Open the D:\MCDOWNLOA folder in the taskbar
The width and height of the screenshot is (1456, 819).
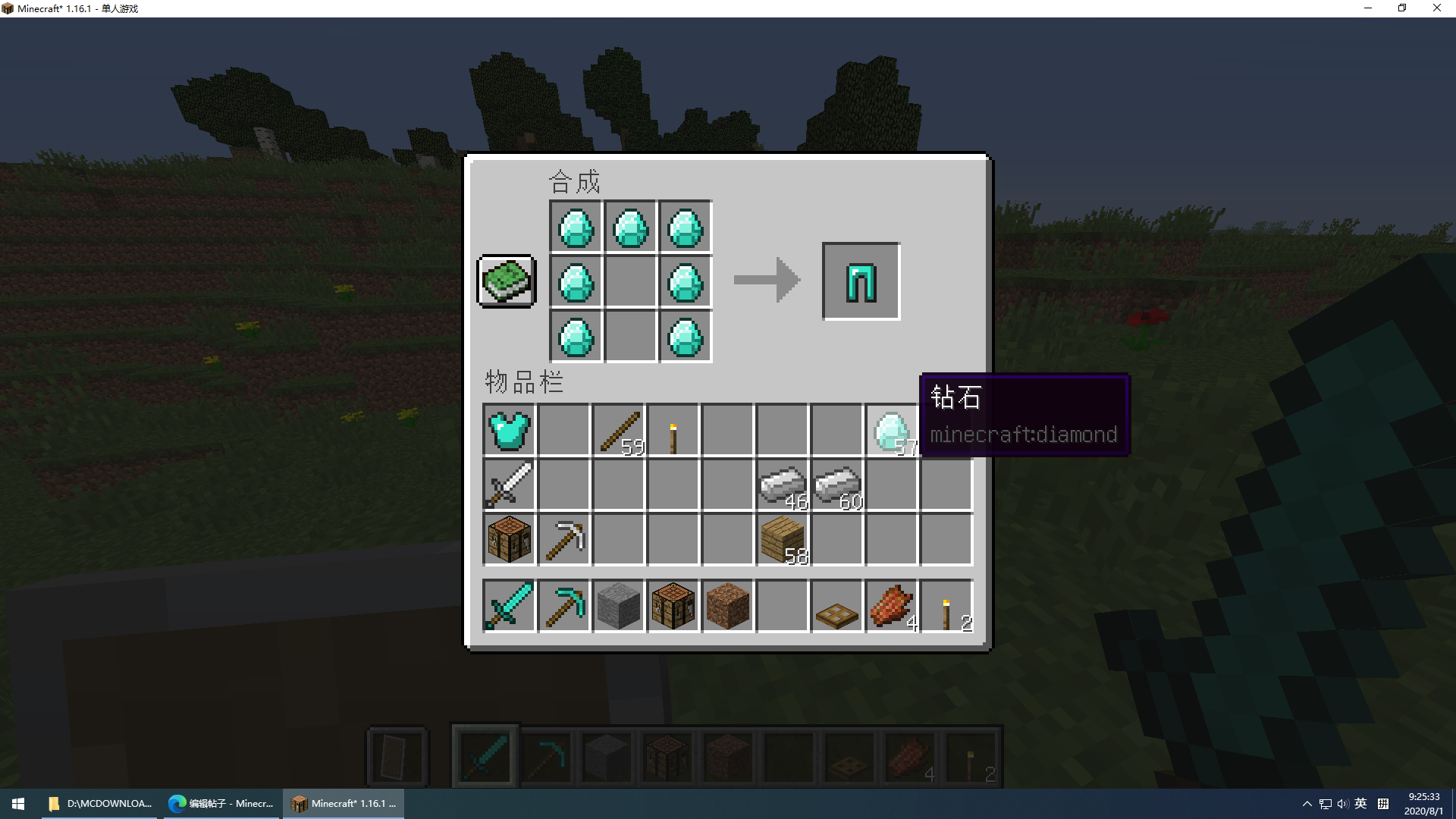click(99, 803)
